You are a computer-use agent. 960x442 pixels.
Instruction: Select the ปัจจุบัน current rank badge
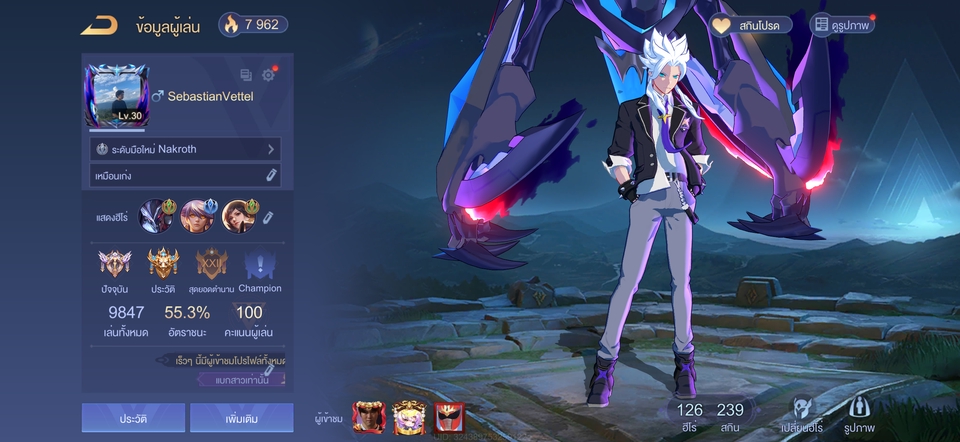pos(113,267)
